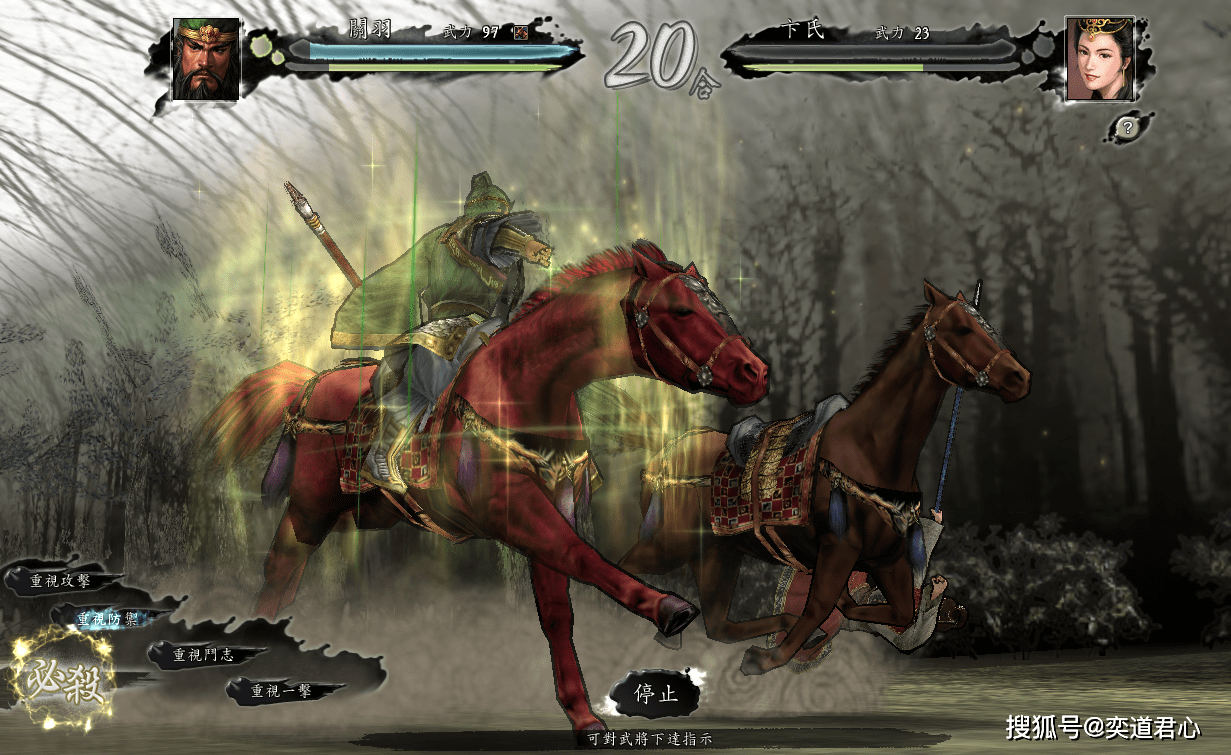Screen dimensions: 1231x755
Task: Click 卞氏's portrait
Action: pyautogui.click(x=1099, y=59)
